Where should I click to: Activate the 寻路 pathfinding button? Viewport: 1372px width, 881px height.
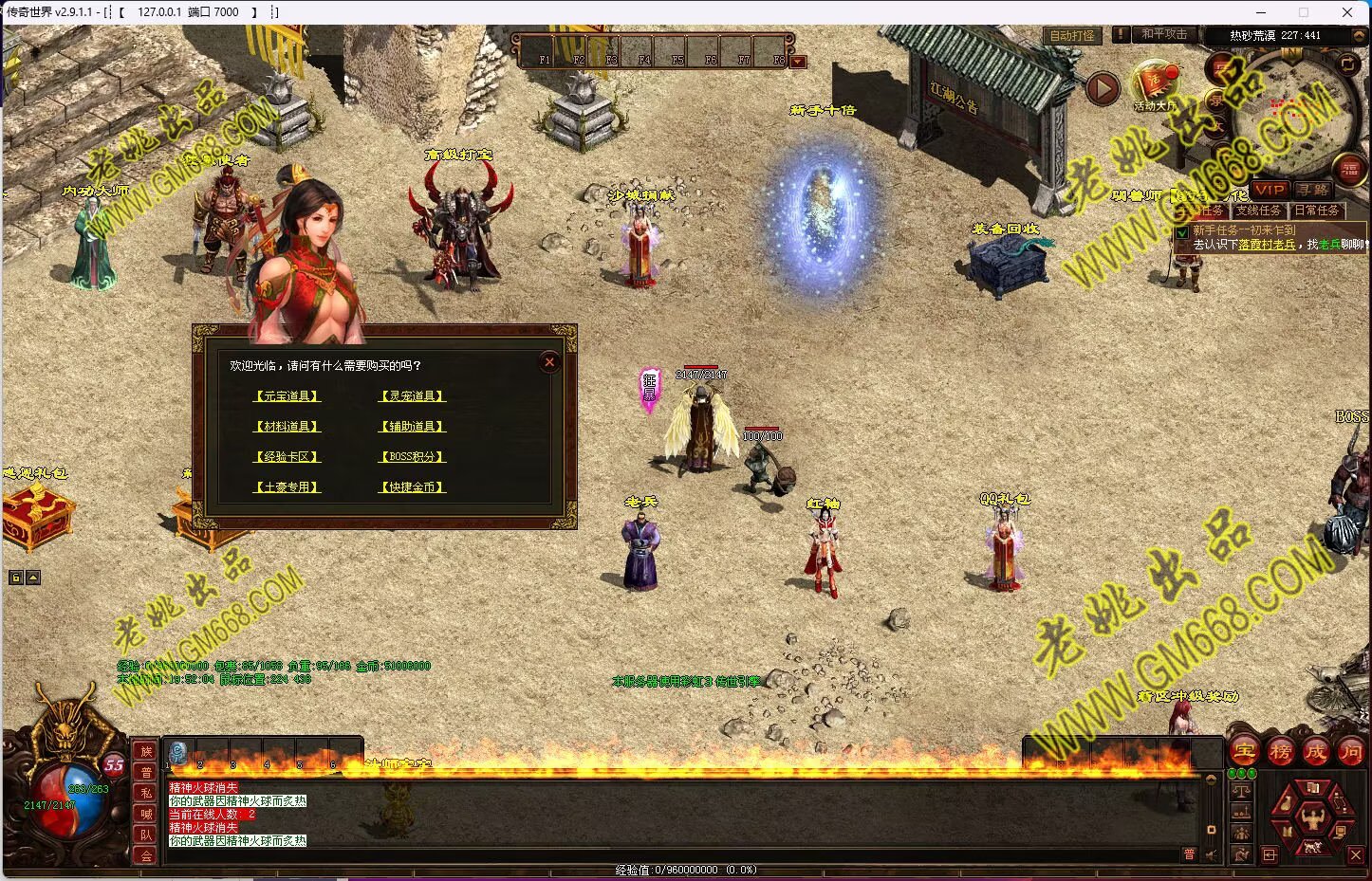1314,191
